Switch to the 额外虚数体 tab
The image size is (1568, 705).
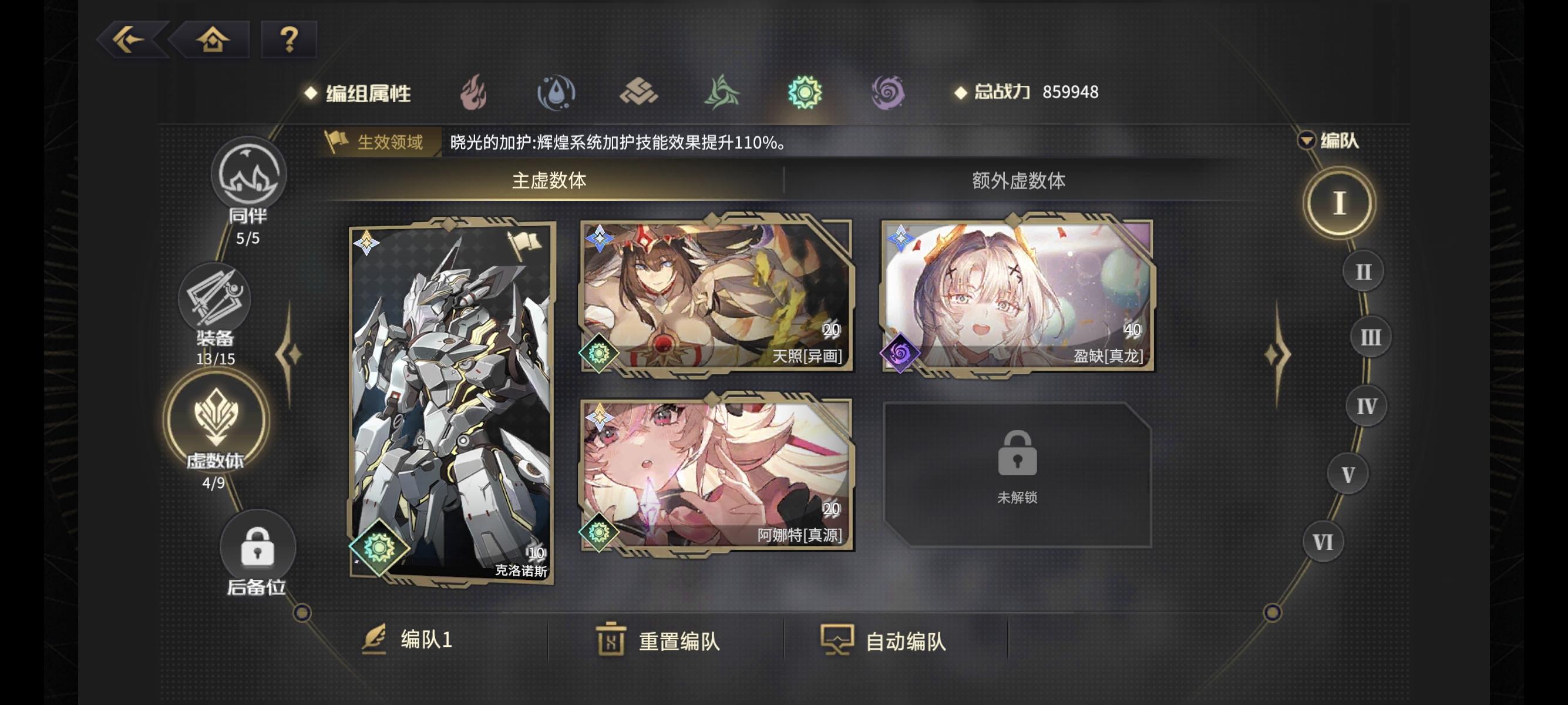pyautogui.click(x=1020, y=179)
